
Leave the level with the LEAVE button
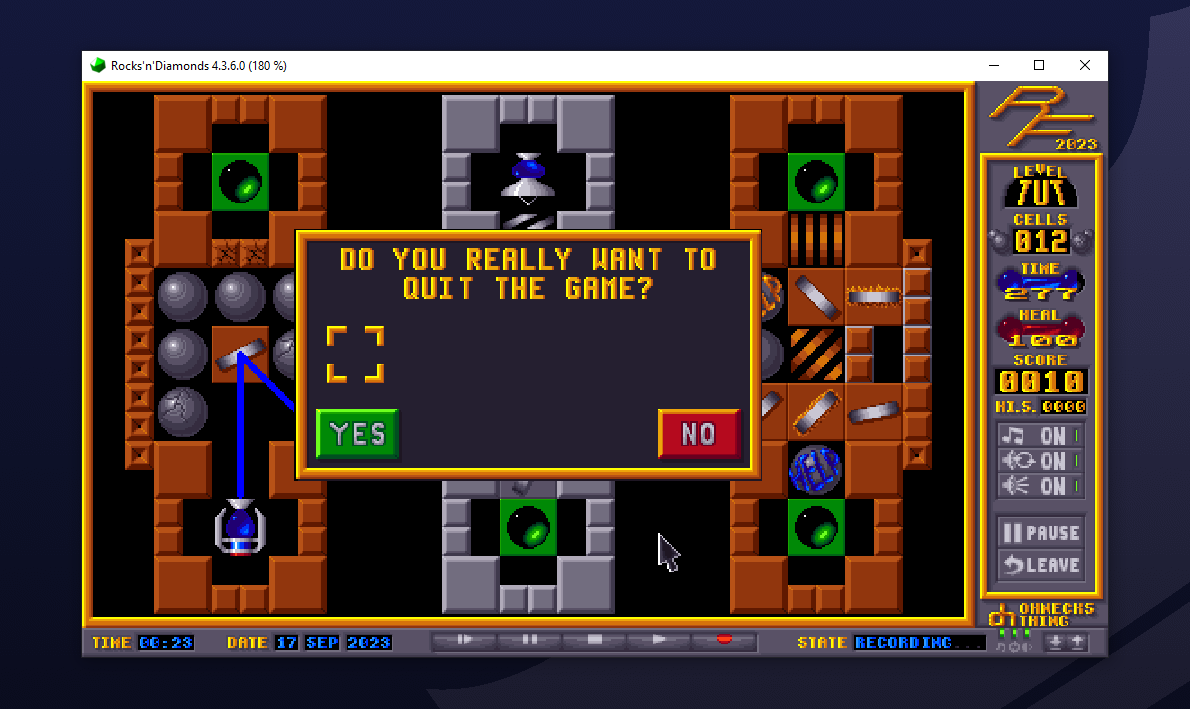pos(1040,564)
